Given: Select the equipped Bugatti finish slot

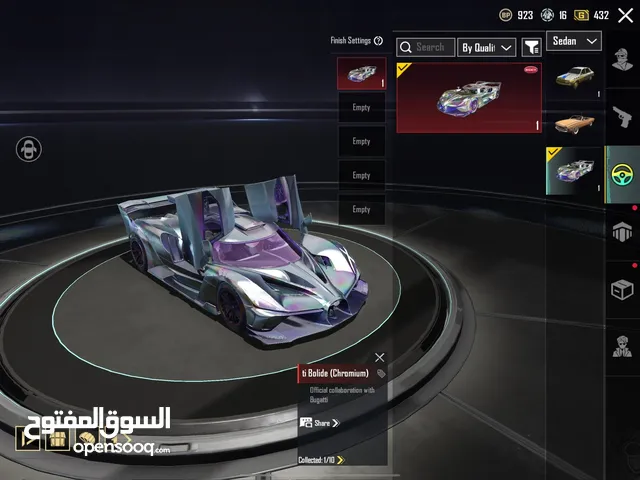Looking at the screenshot, I should (x=361, y=74).
